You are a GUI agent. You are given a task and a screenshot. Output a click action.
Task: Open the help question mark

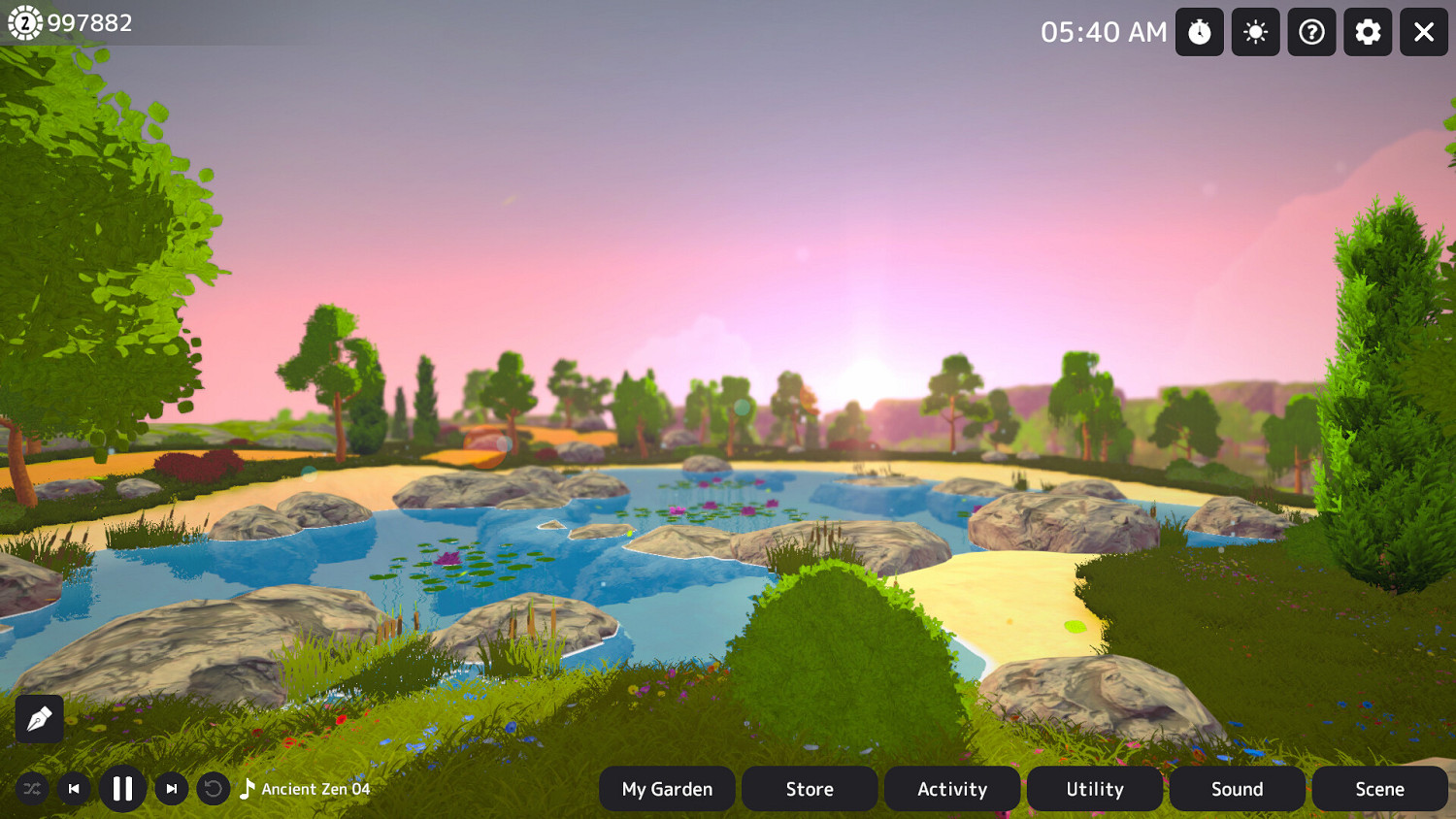click(1311, 32)
